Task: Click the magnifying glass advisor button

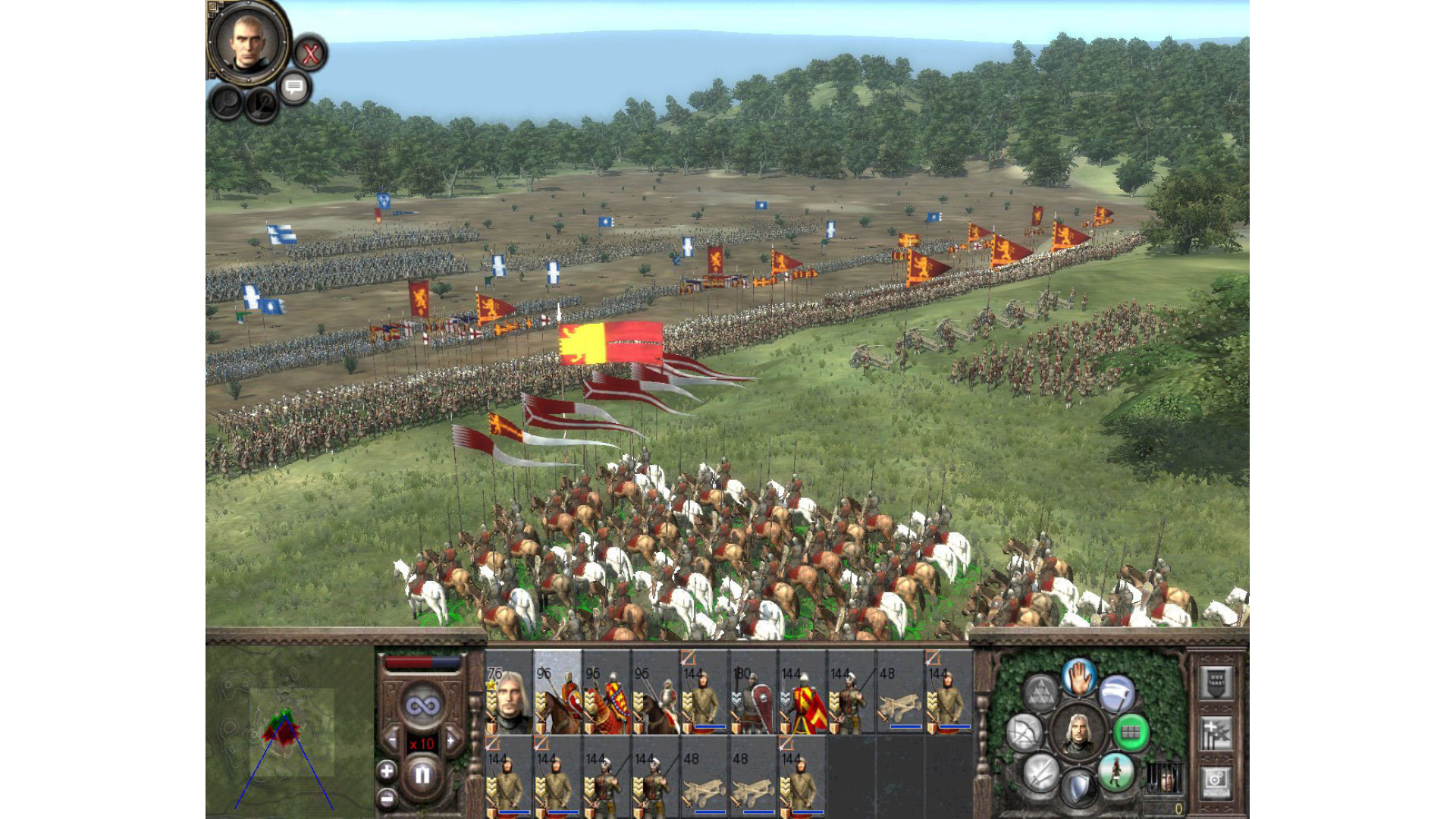Action: coord(226,102)
